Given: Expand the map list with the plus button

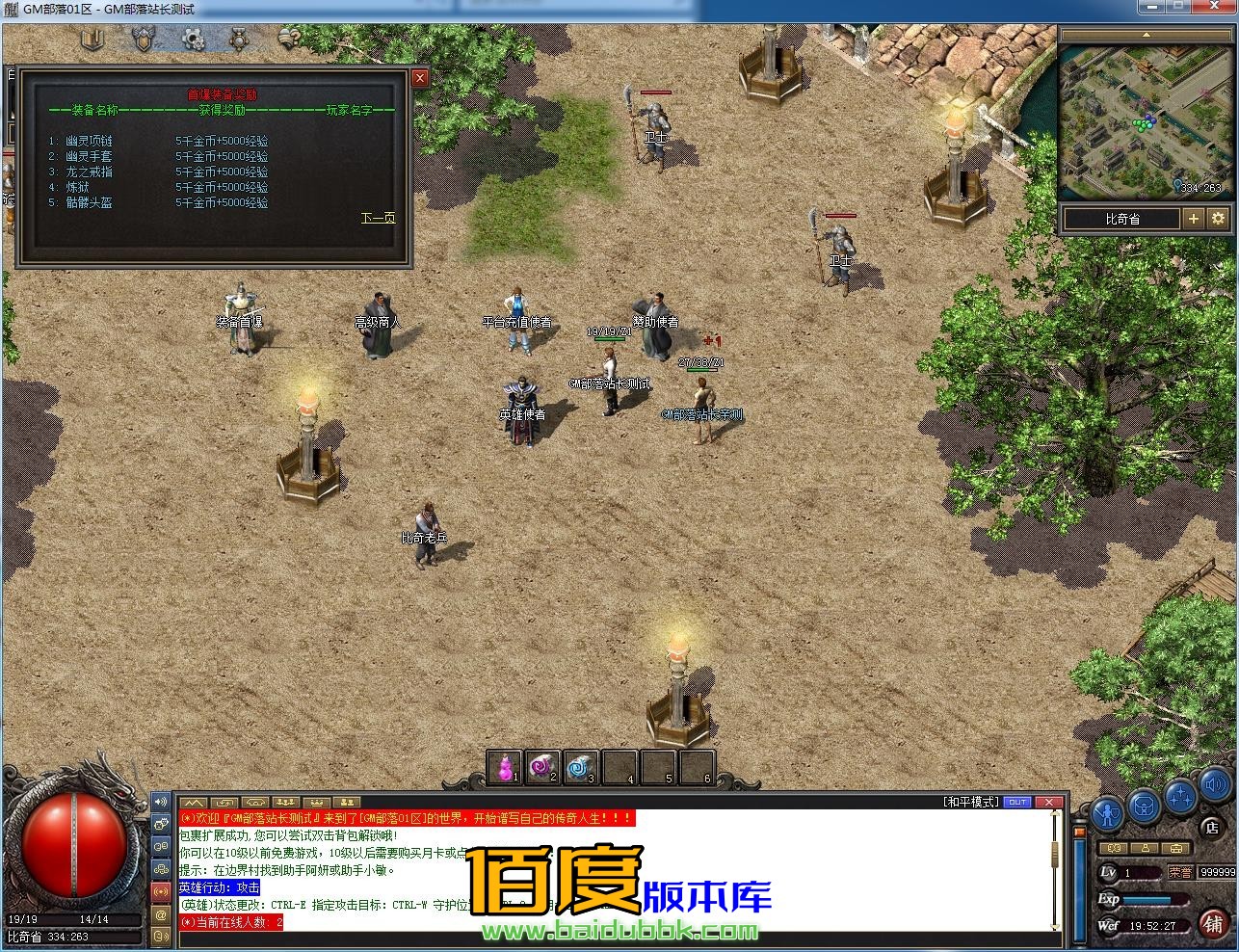Looking at the screenshot, I should coord(1194,219).
